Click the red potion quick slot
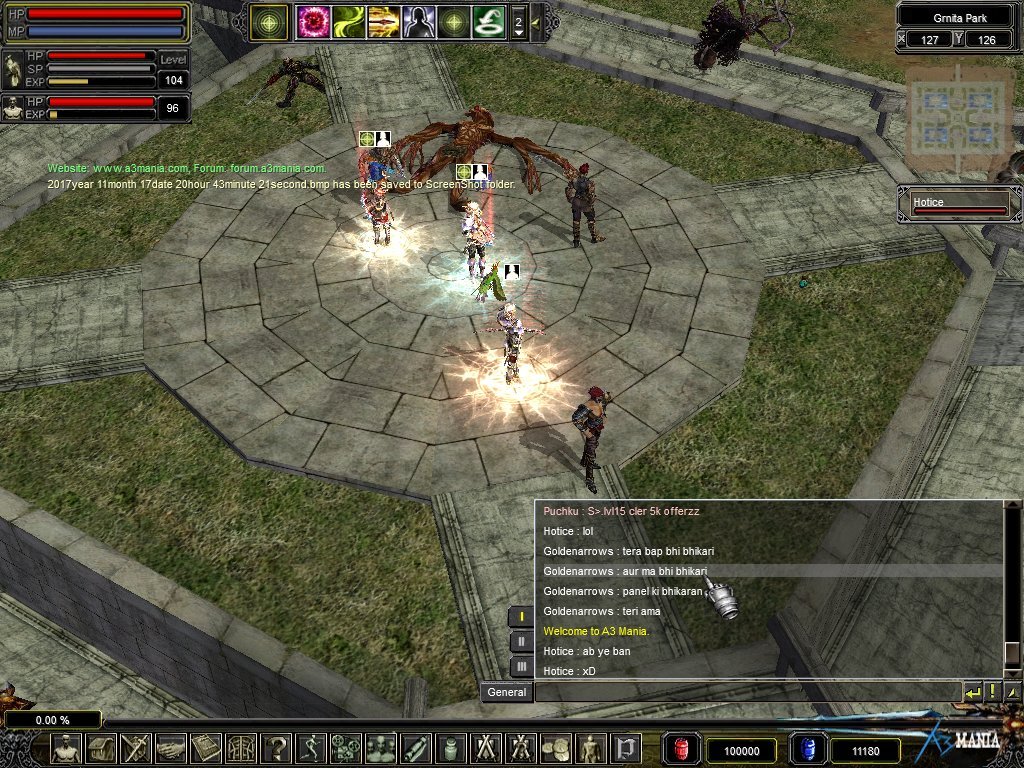 click(x=681, y=749)
